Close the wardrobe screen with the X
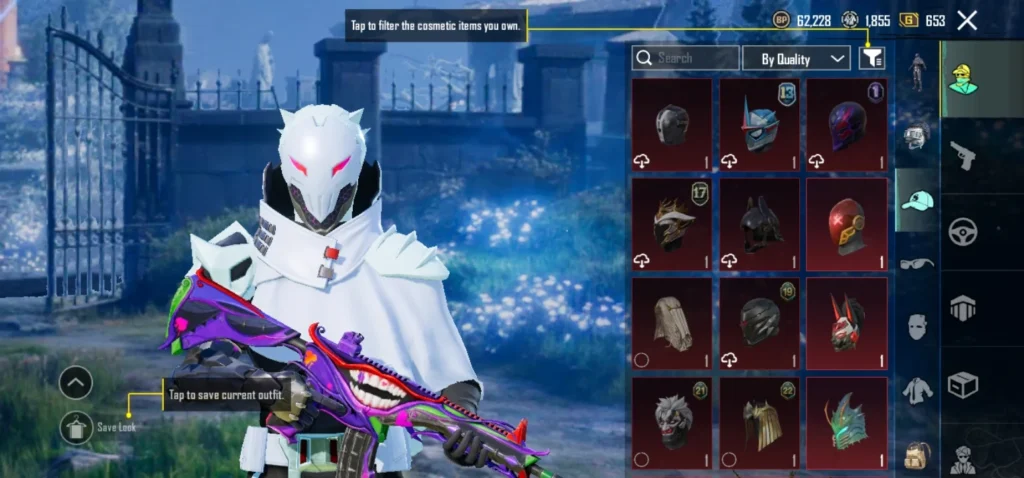This screenshot has height=478, width=1024. tap(967, 20)
